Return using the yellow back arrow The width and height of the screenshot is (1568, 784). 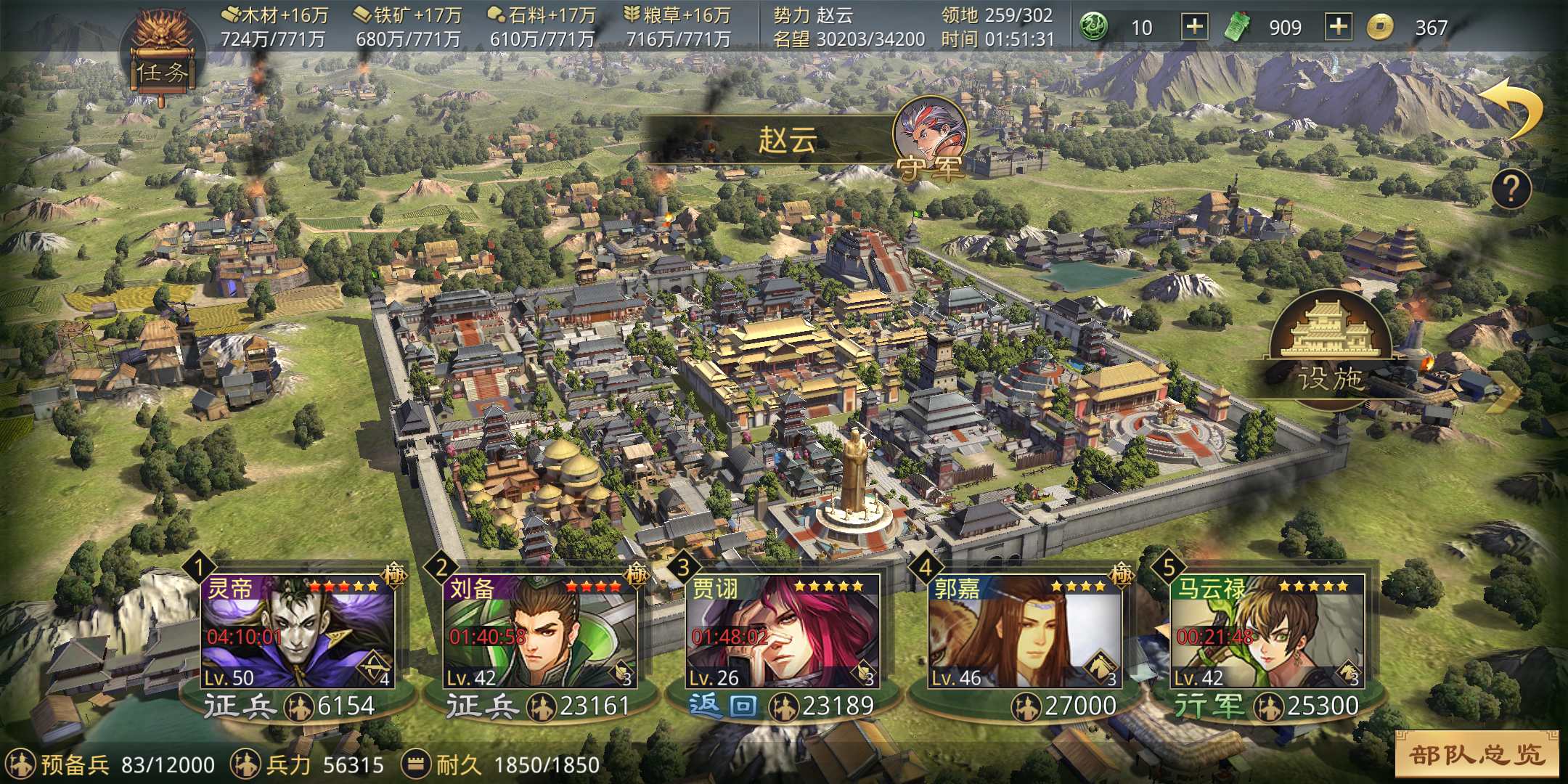tap(1513, 107)
